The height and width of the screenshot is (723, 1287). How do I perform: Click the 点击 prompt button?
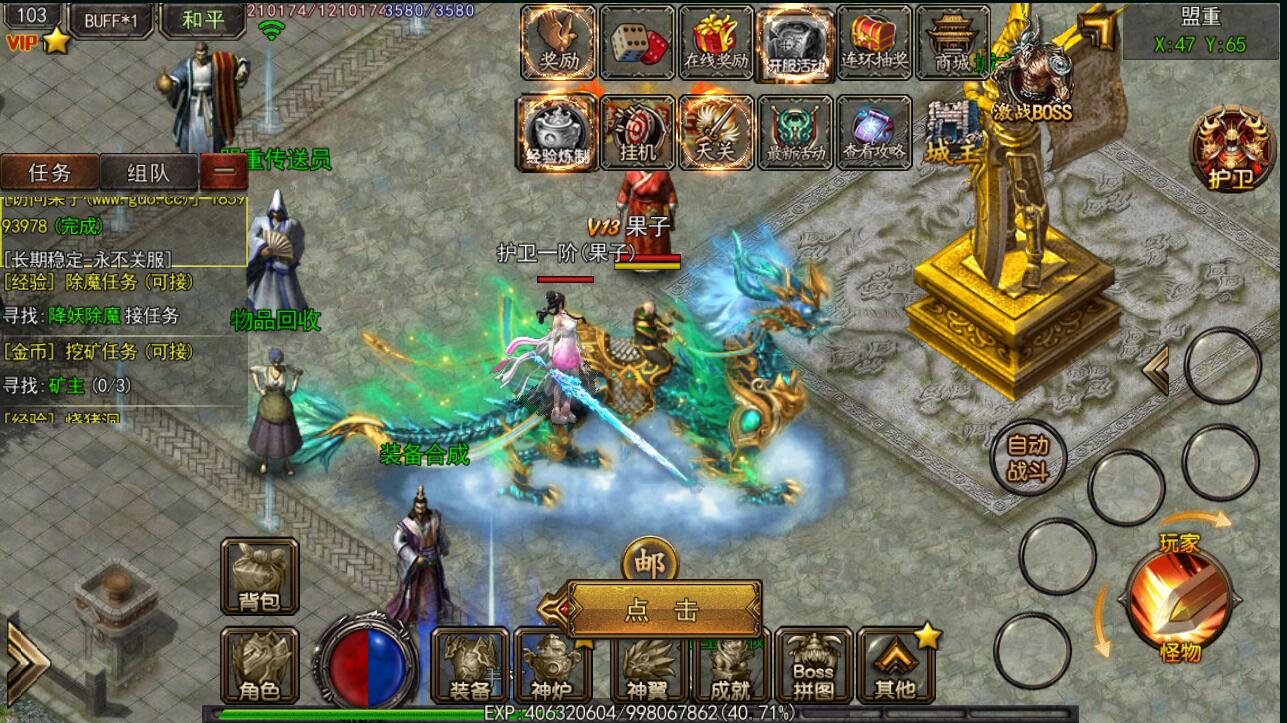click(x=663, y=609)
